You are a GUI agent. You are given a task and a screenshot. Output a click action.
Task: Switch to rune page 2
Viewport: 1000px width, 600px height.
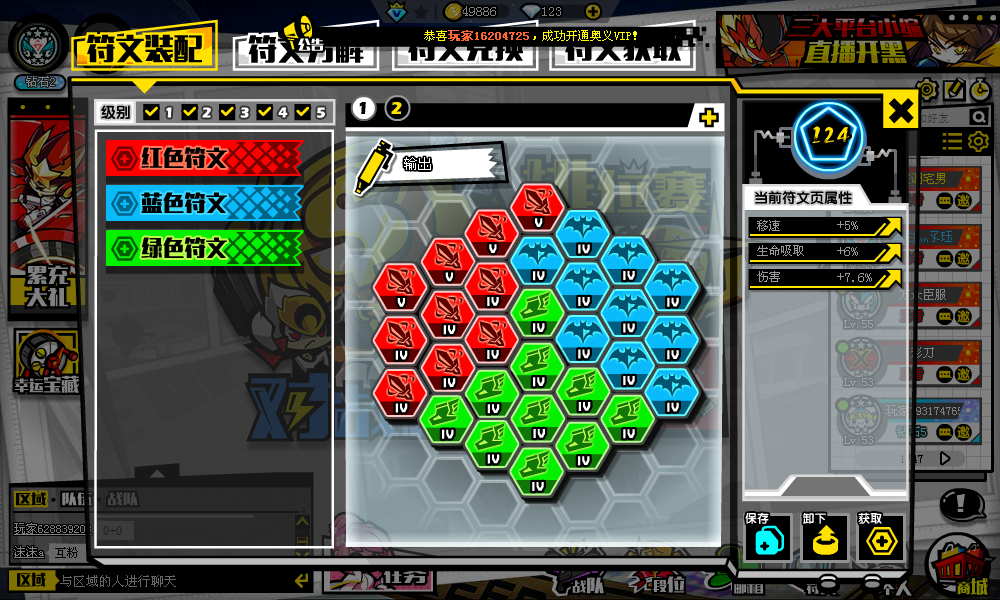[x=397, y=109]
